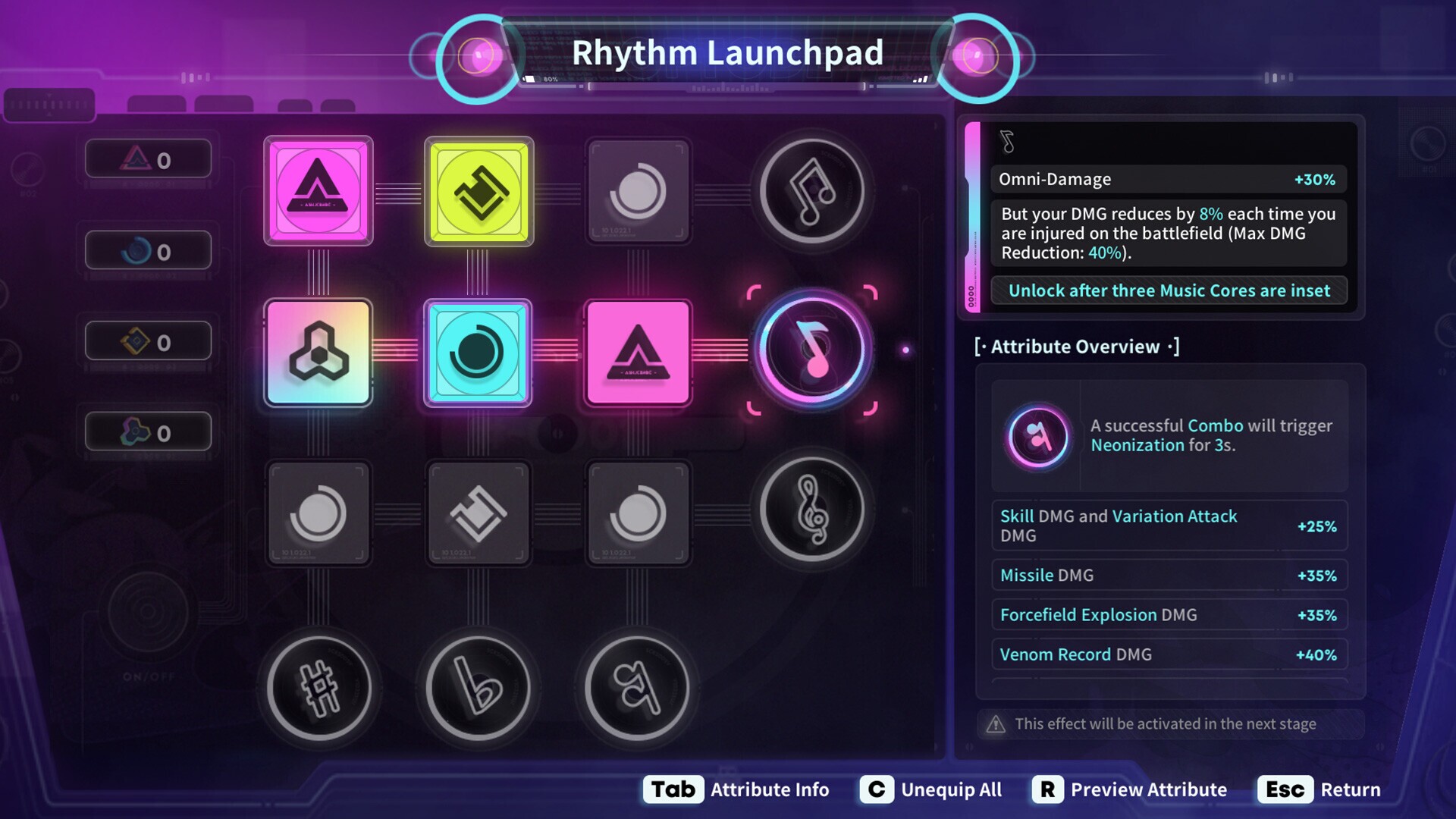This screenshot has height=819, width=1456.
Task: Select the magenta triangle Music Core
Action: [x=318, y=190]
